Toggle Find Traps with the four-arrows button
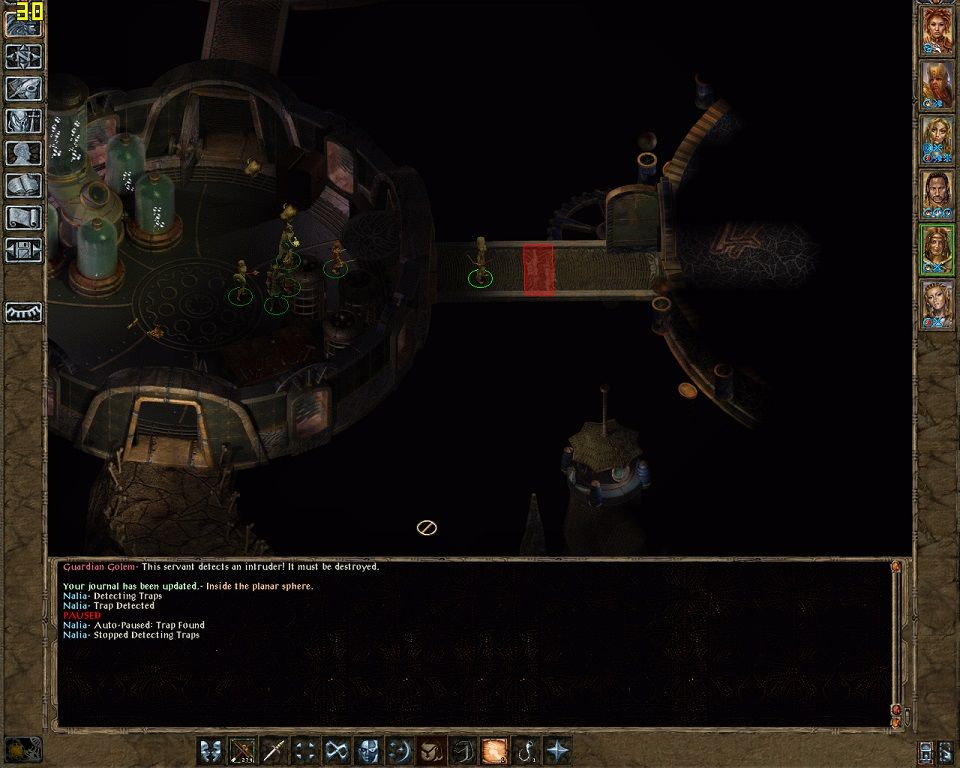 306,750
